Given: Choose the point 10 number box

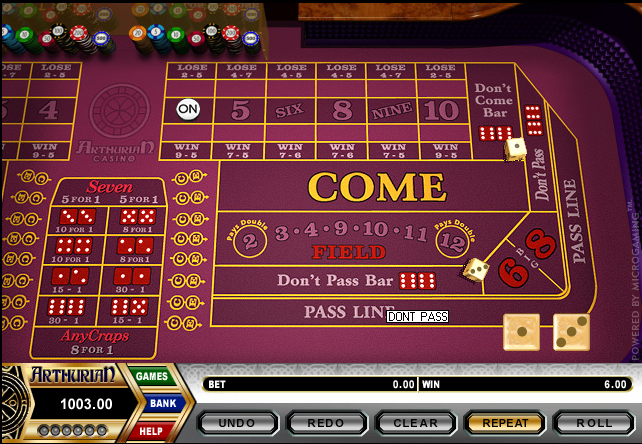Looking at the screenshot, I should (x=441, y=109).
